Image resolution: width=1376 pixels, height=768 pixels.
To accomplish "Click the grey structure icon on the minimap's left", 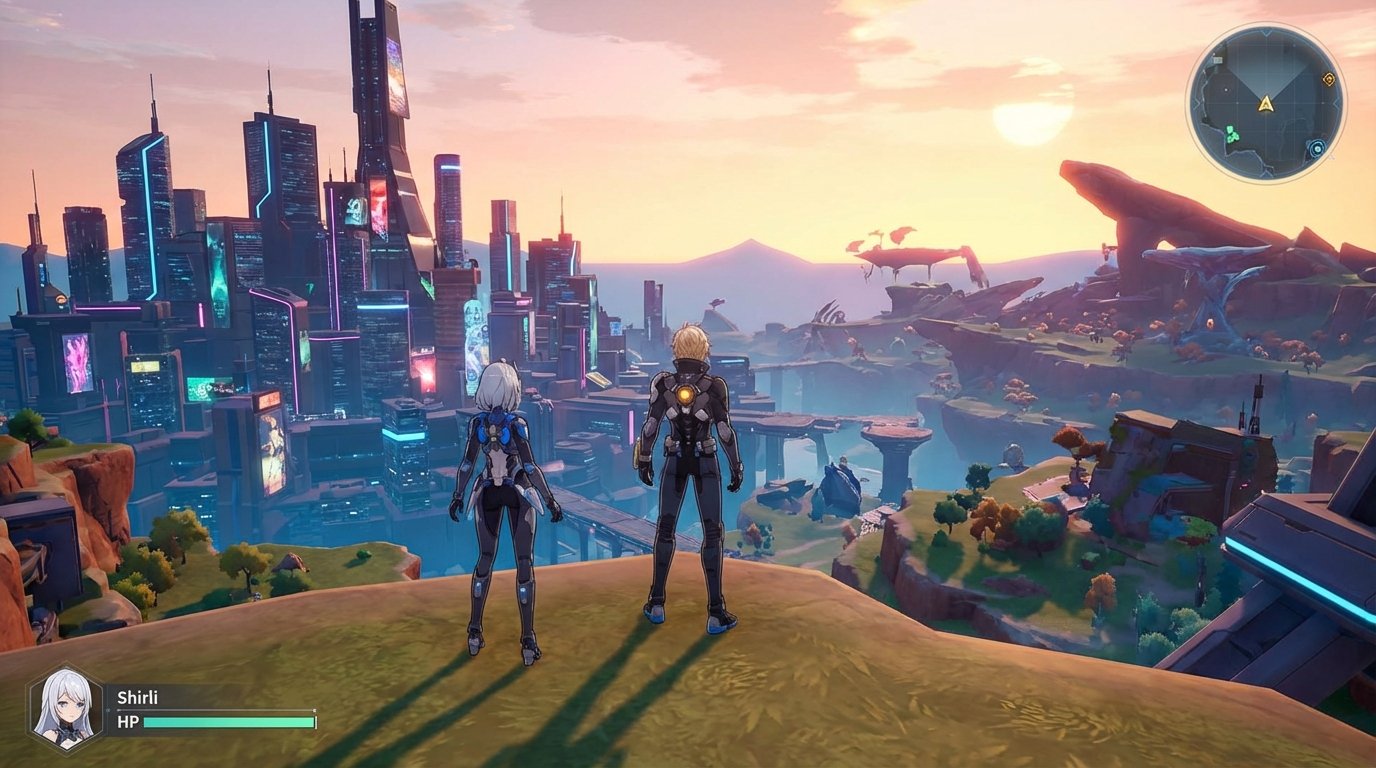I will click(x=1217, y=60).
